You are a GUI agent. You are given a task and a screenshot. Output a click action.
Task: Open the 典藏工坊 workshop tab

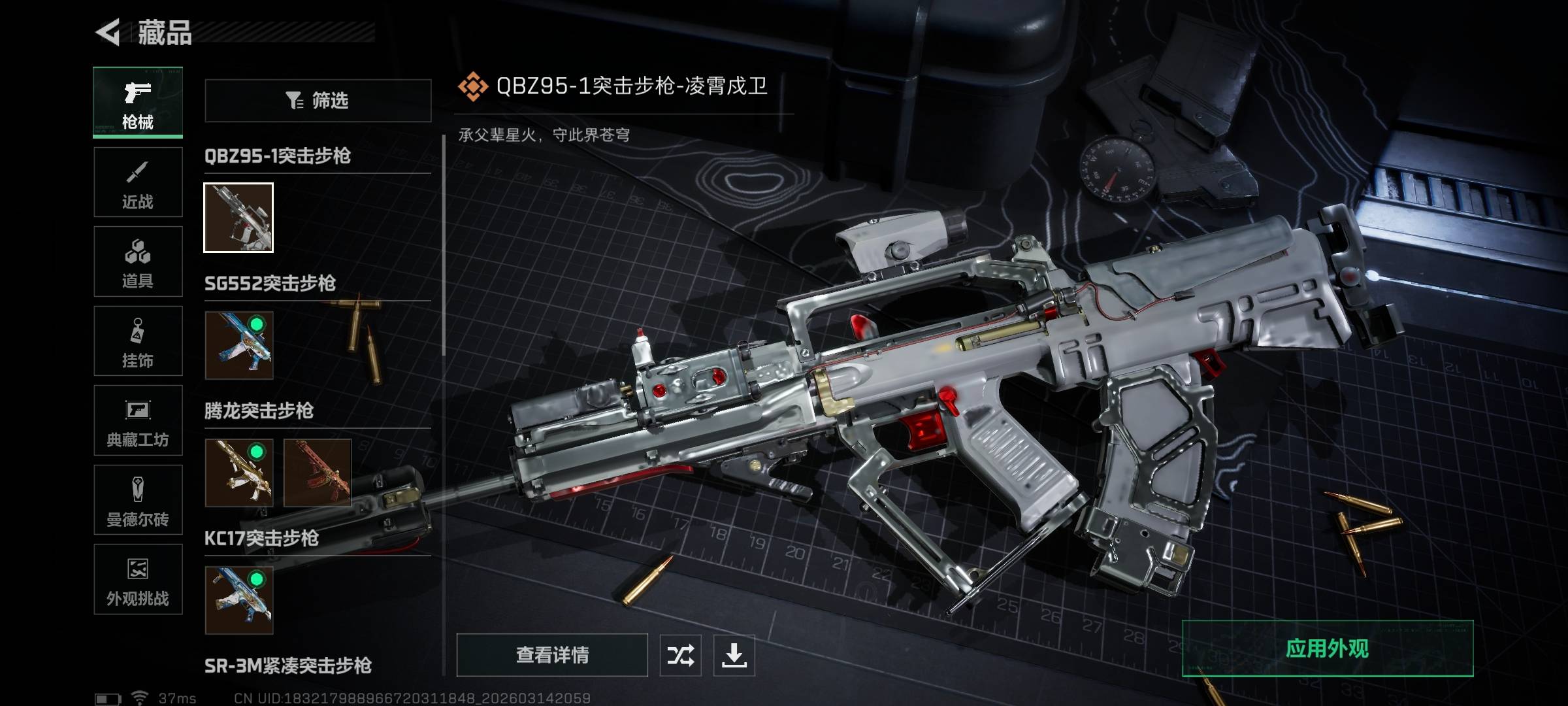click(138, 420)
